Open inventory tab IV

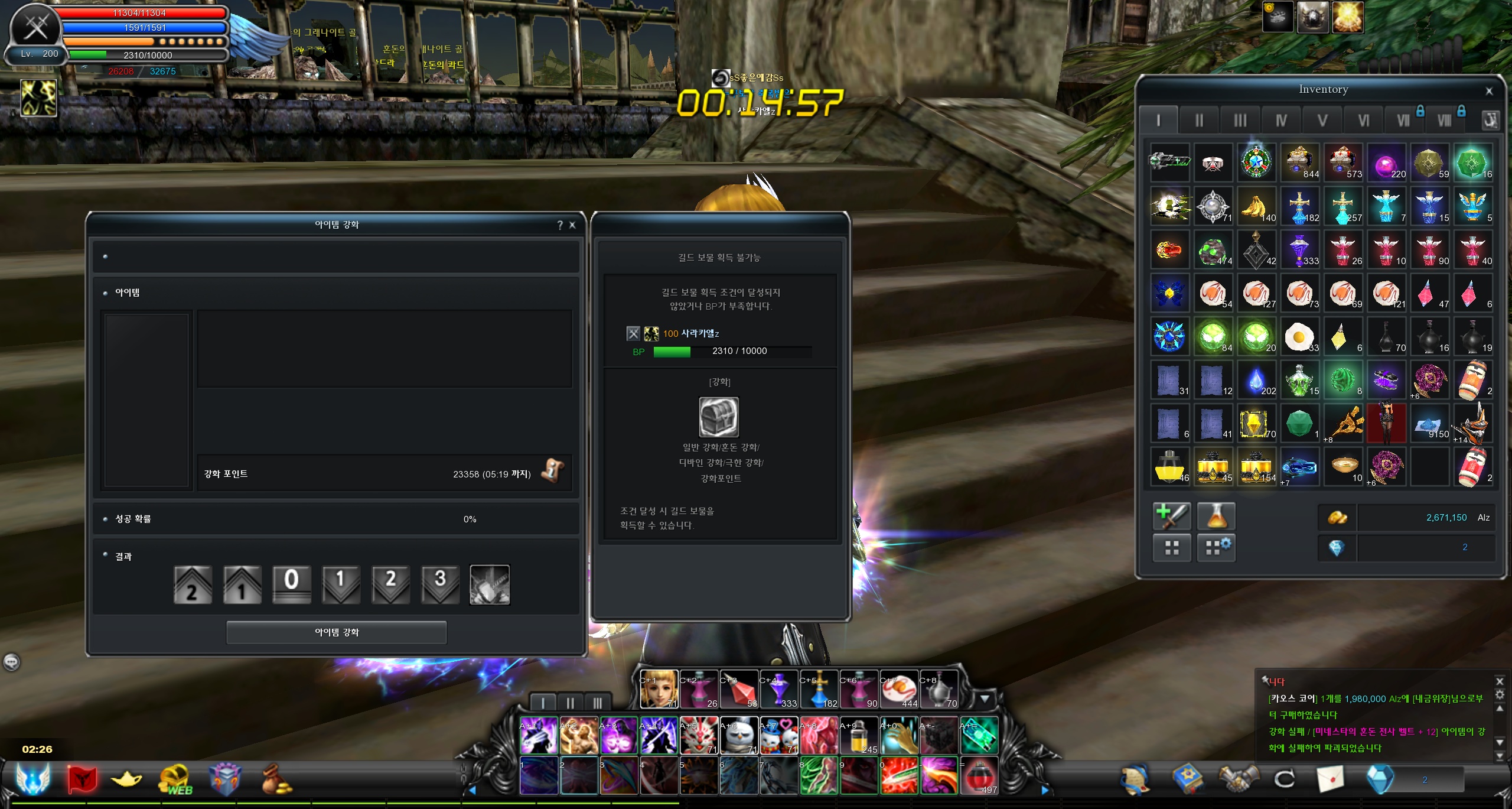[1281, 121]
